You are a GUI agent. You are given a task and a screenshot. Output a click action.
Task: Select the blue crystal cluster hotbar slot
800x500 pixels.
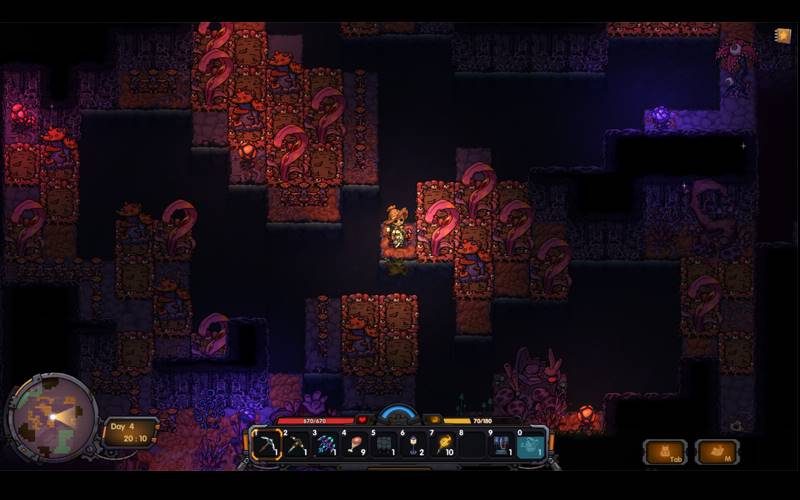point(326,444)
